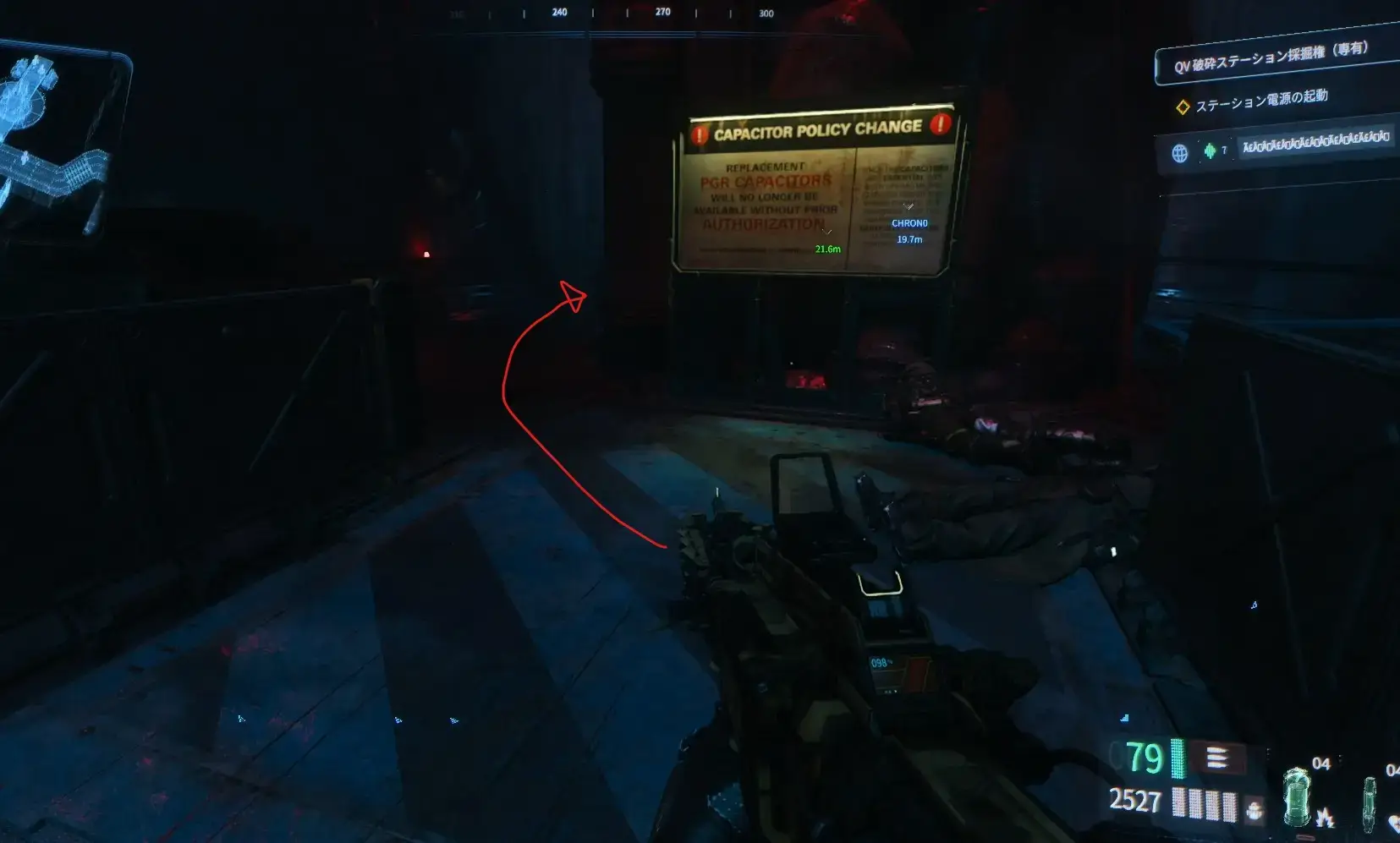Click the CHRONO teammate marker
Viewport: 1400px width, 843px height.
909,223
